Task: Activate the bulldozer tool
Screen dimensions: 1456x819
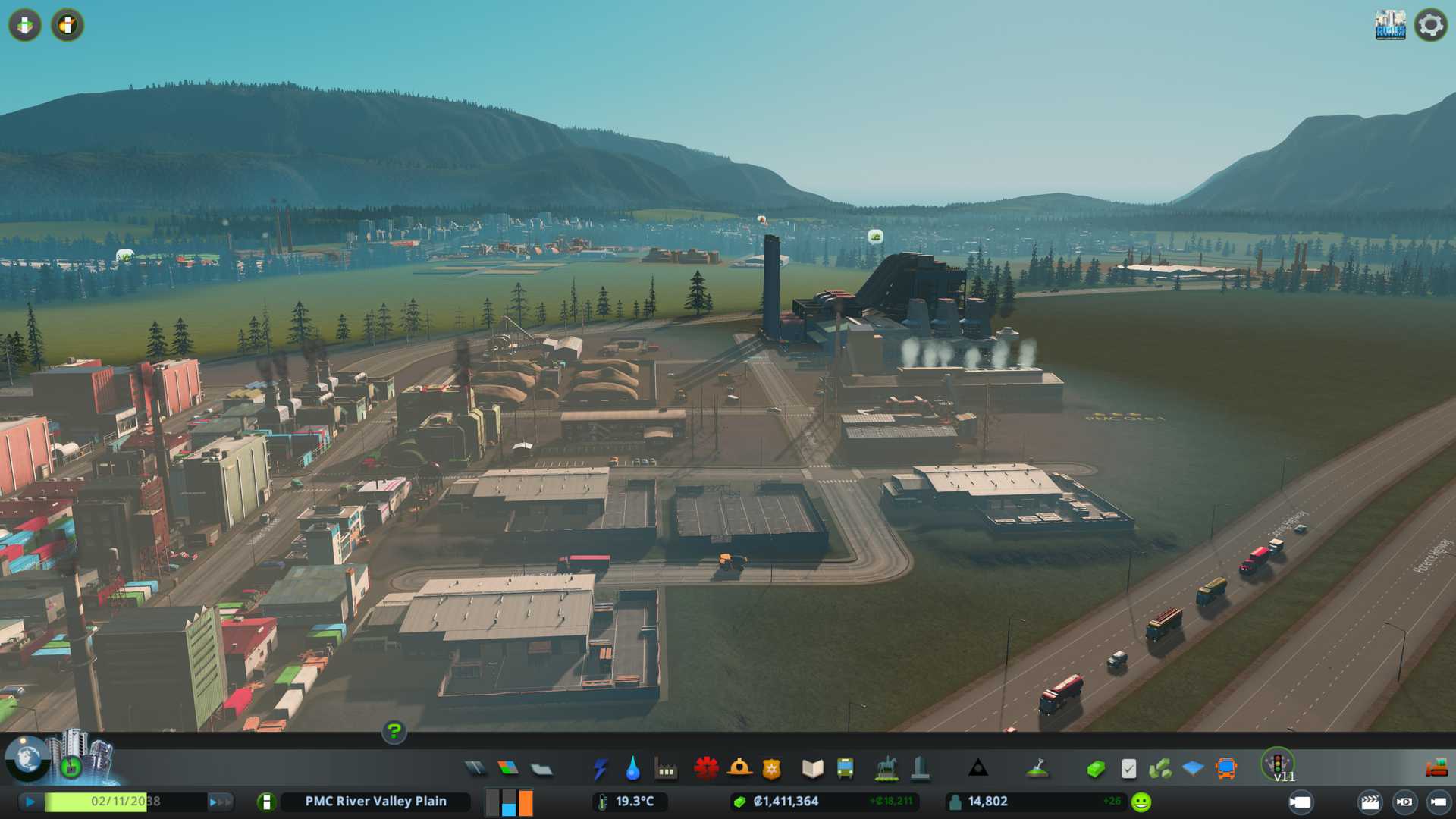Action: pos(1436,769)
